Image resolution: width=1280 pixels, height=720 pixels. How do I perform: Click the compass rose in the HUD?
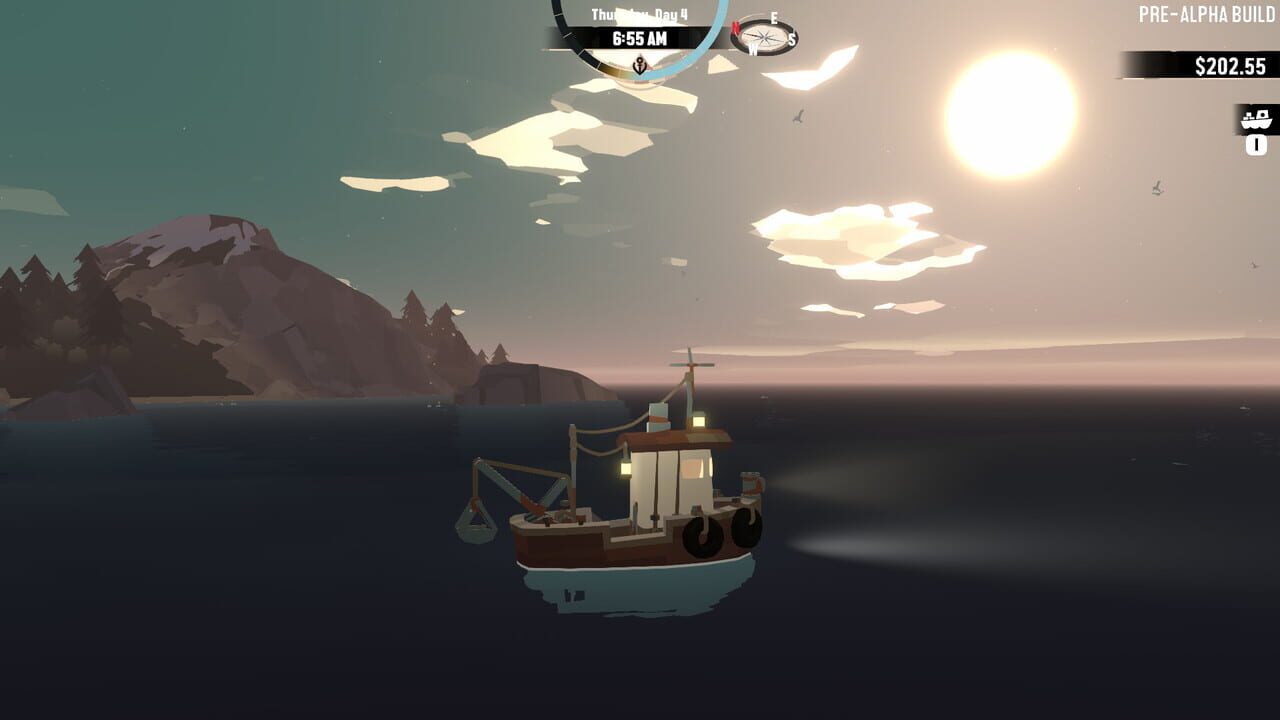pyautogui.click(x=765, y=38)
